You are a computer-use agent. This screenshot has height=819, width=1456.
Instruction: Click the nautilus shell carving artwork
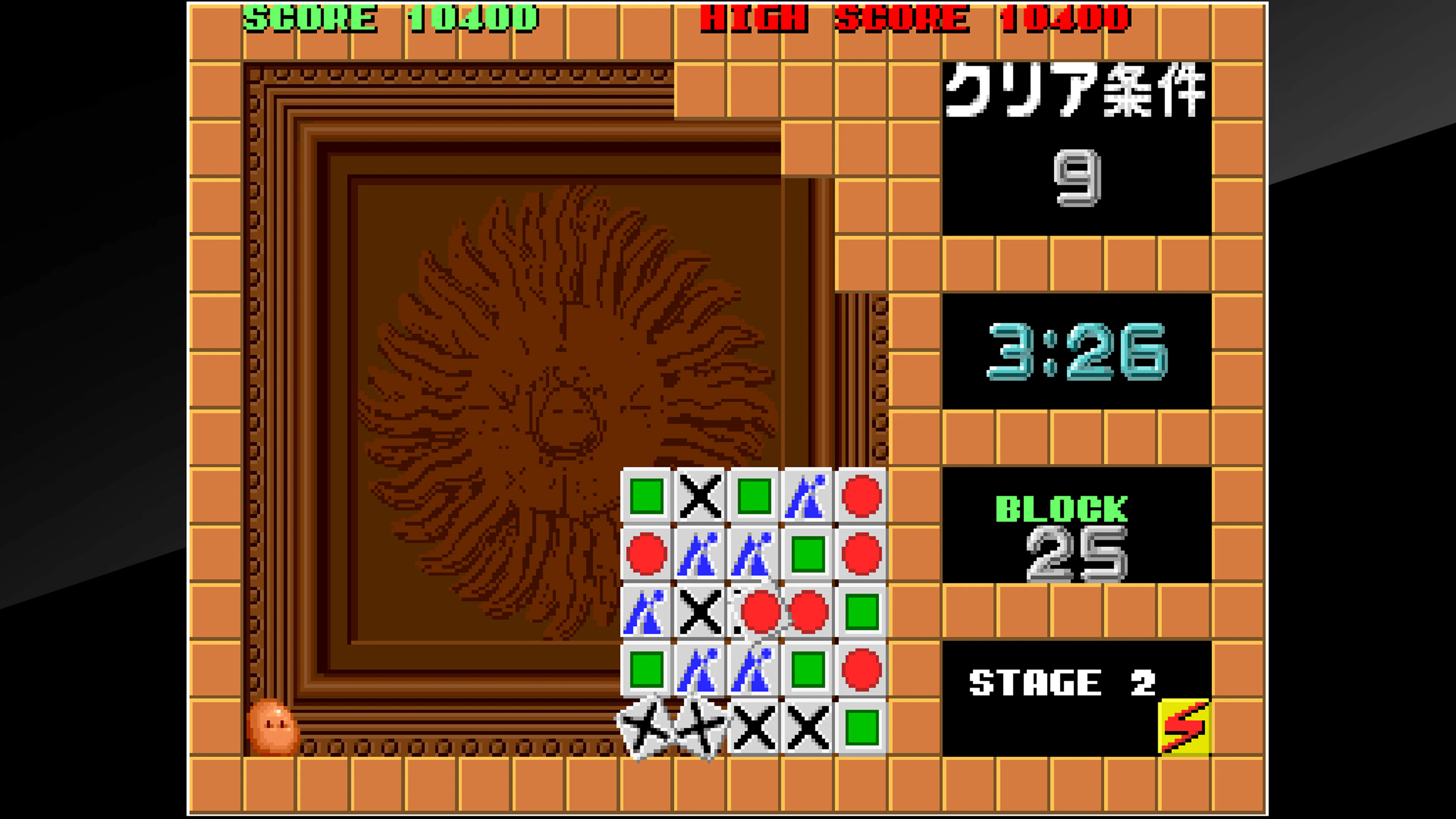(x=565, y=407)
